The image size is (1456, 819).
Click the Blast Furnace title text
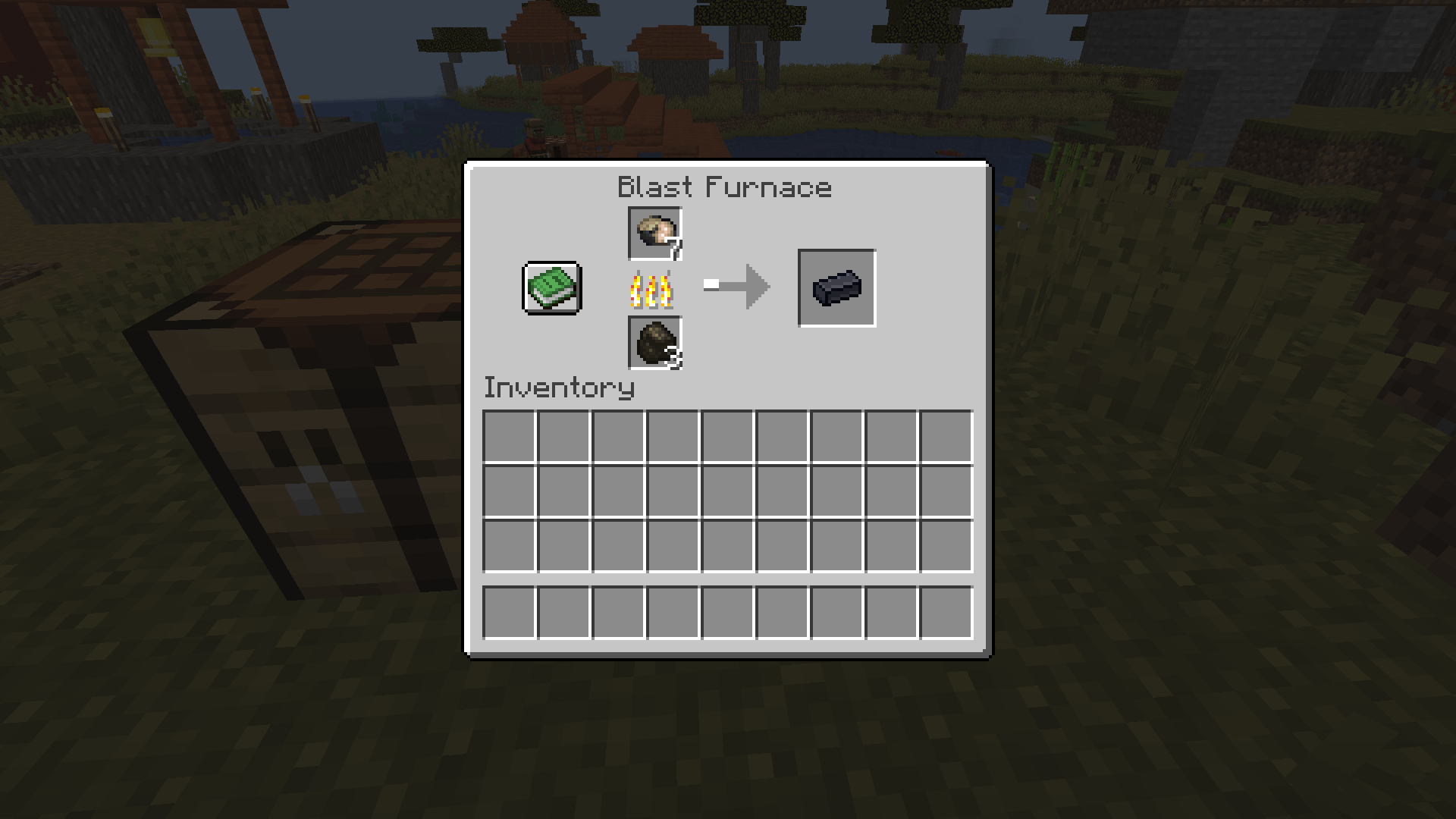pos(725,187)
